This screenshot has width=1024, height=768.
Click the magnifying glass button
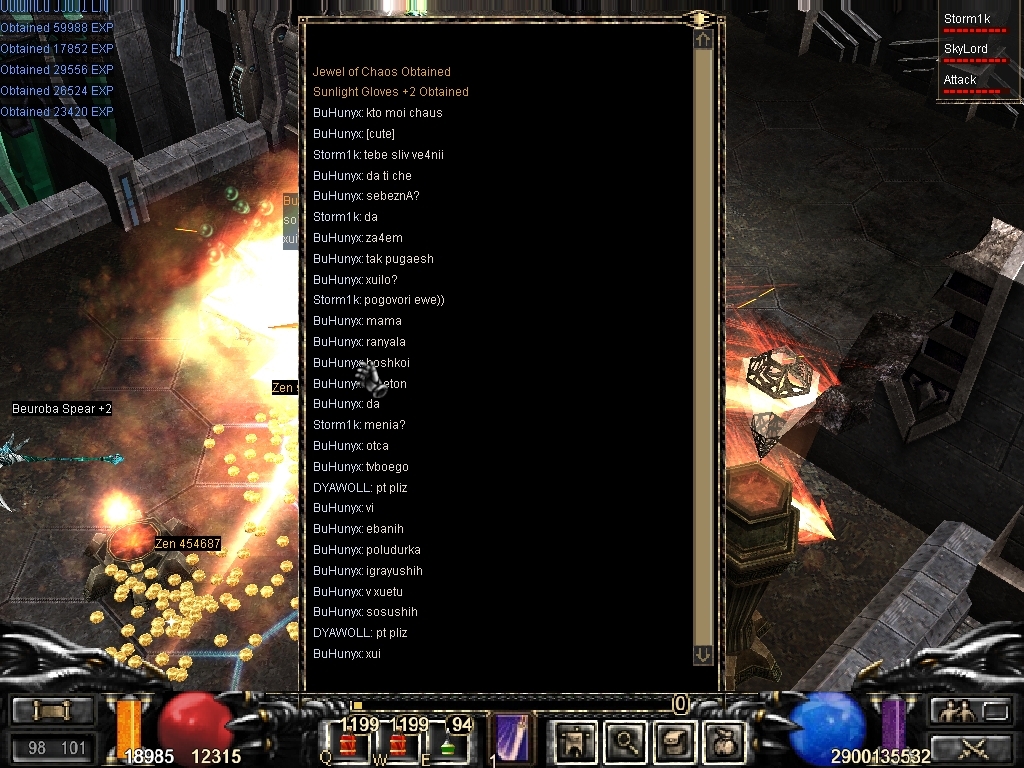[626, 742]
